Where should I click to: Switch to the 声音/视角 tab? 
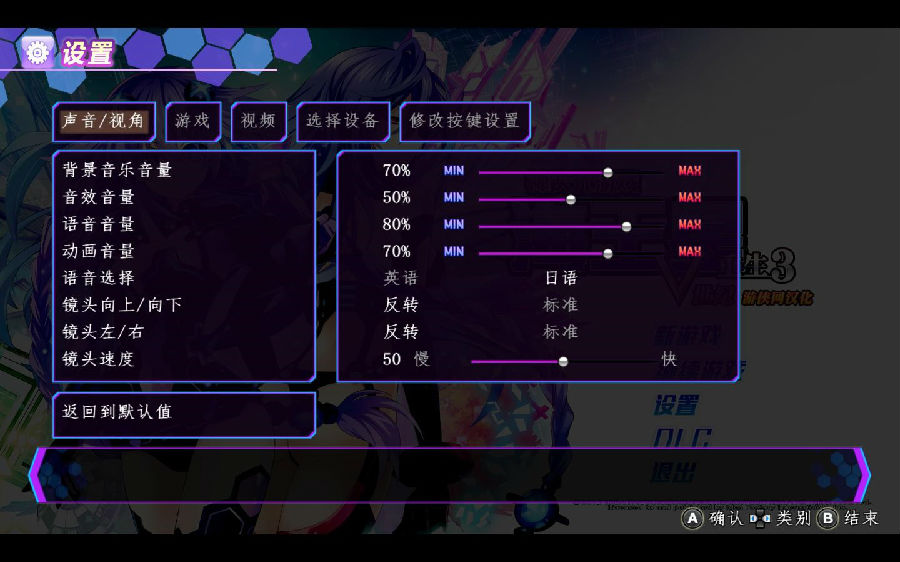pos(104,121)
